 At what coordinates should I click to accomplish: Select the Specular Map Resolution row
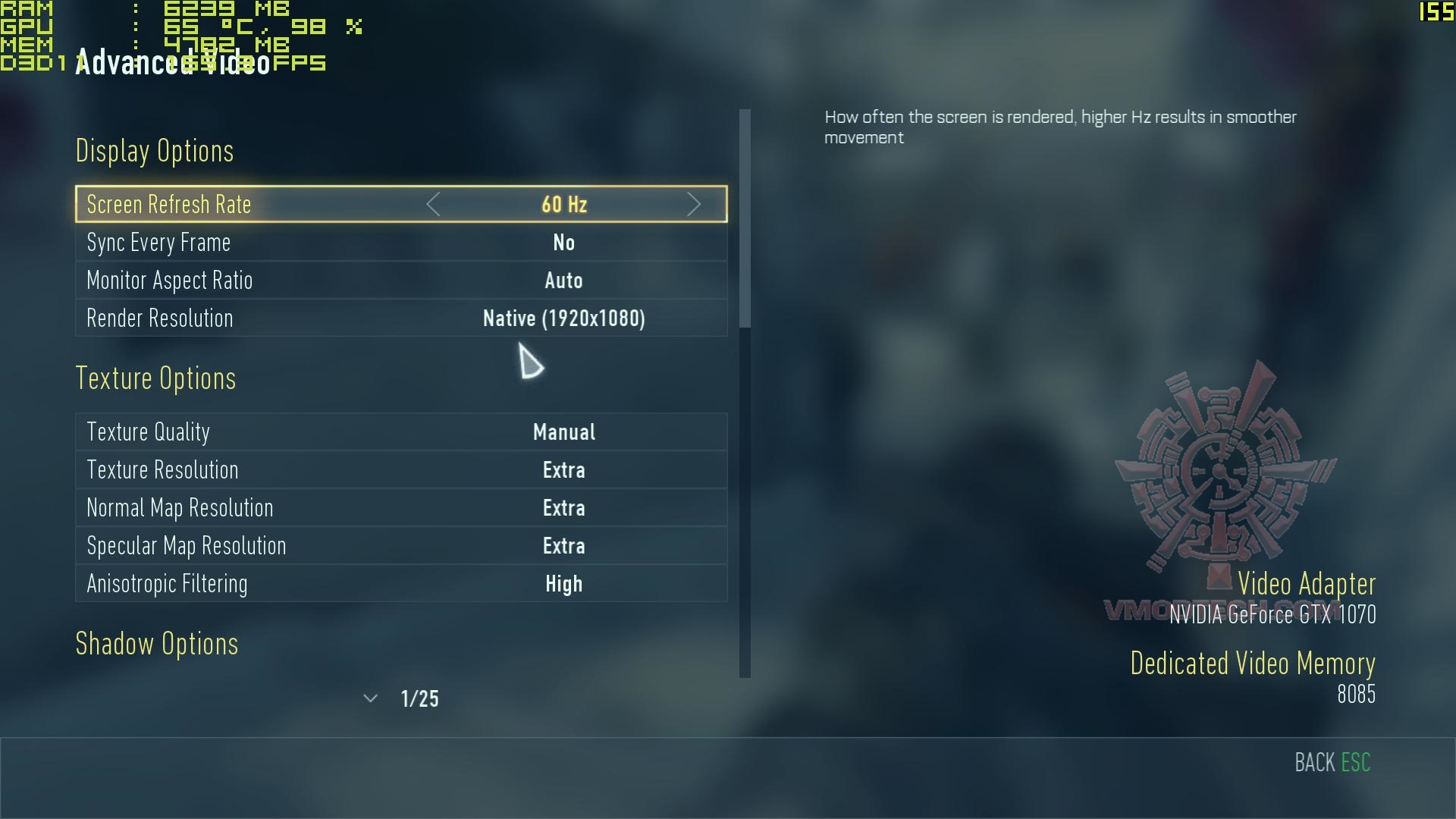coord(401,546)
